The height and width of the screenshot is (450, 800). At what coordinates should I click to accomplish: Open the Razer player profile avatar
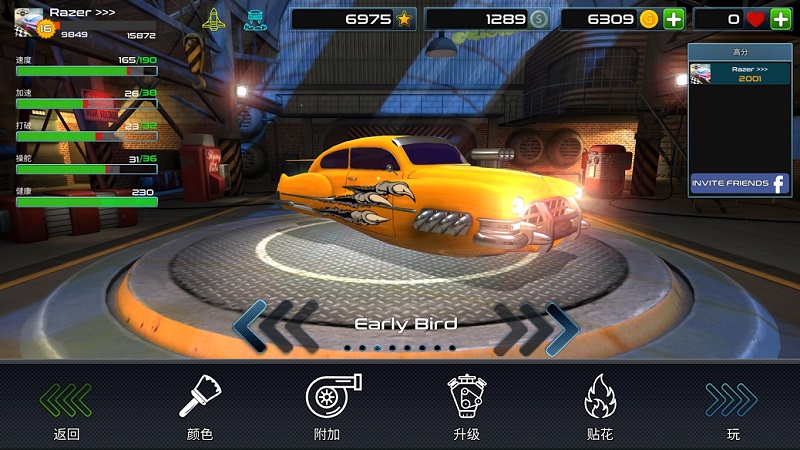[29, 20]
